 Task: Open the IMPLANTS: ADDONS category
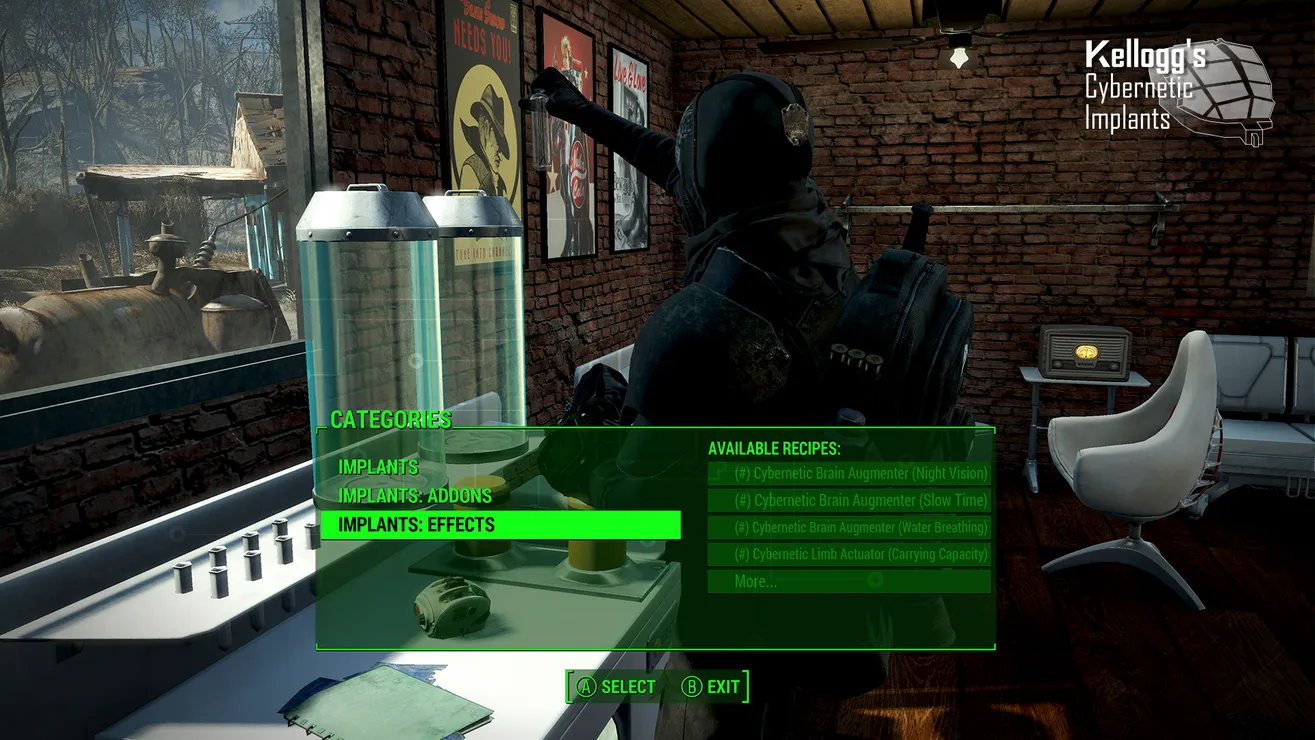pyautogui.click(x=414, y=496)
